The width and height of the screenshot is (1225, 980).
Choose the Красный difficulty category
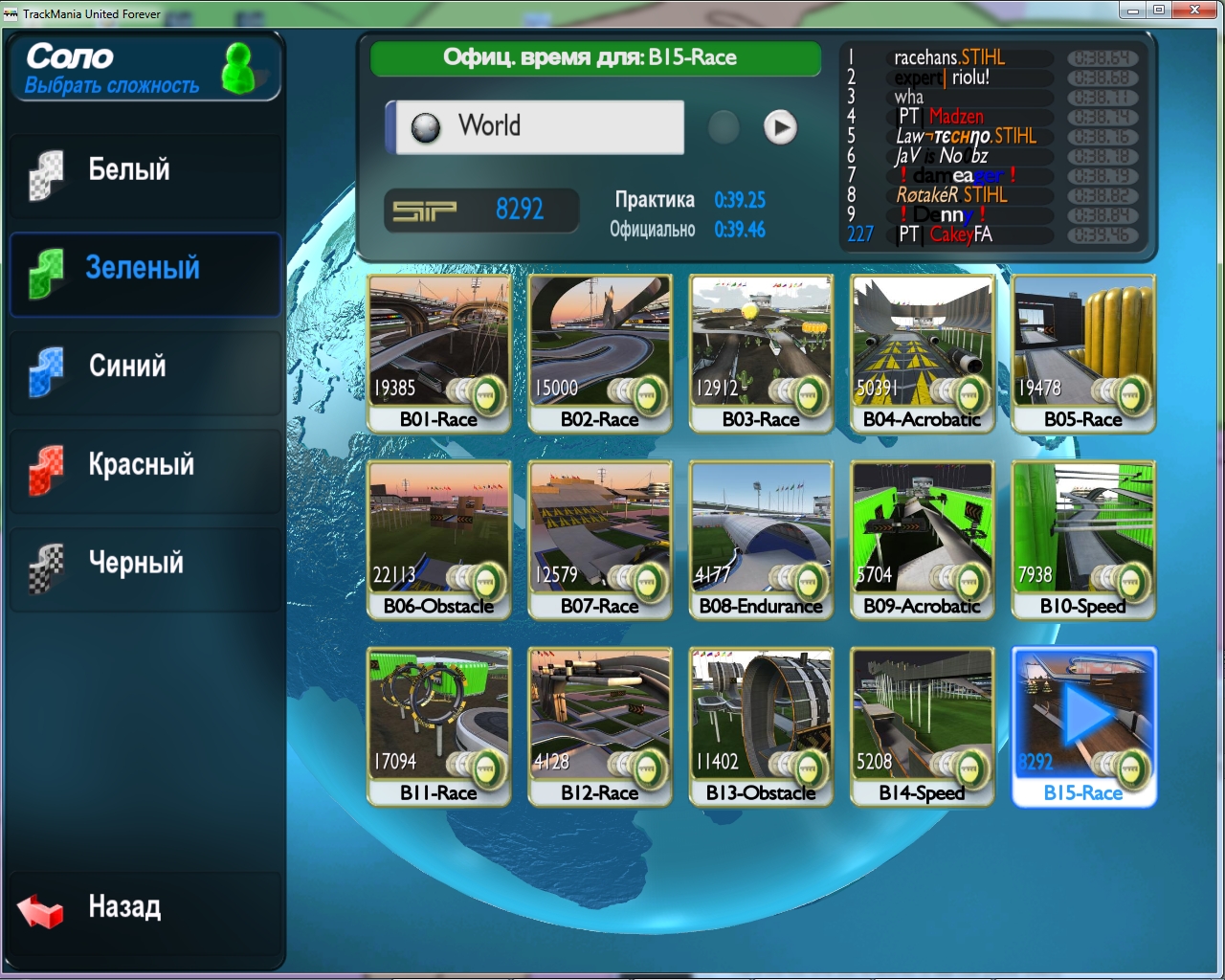(x=145, y=466)
